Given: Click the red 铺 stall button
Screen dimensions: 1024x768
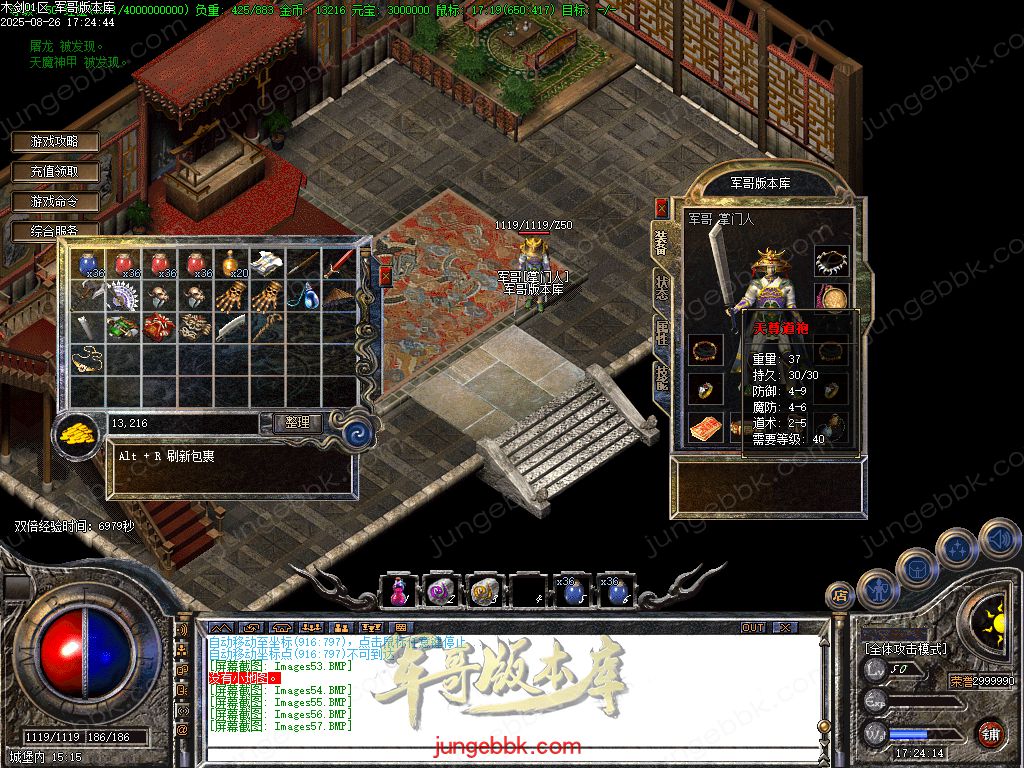Looking at the screenshot, I should [x=990, y=732].
